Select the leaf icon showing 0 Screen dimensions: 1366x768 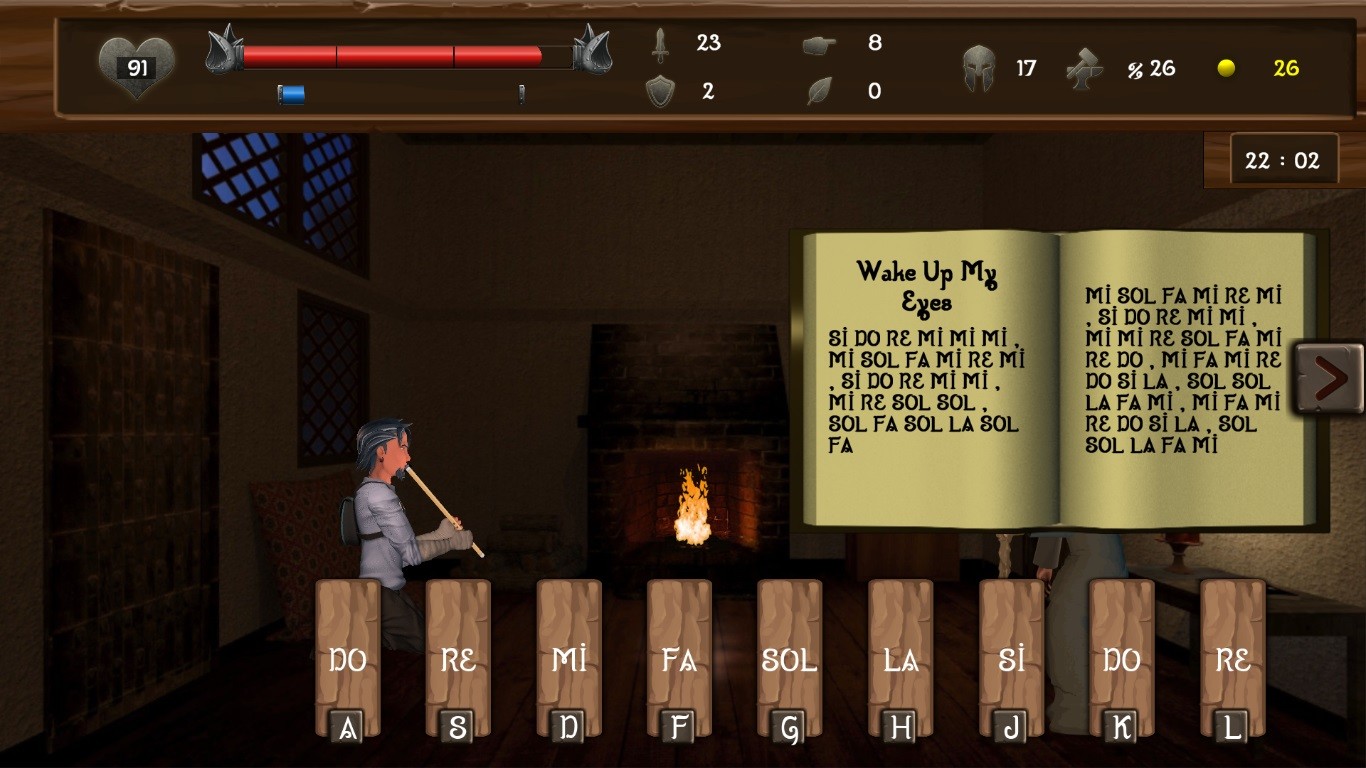pyautogui.click(x=816, y=91)
